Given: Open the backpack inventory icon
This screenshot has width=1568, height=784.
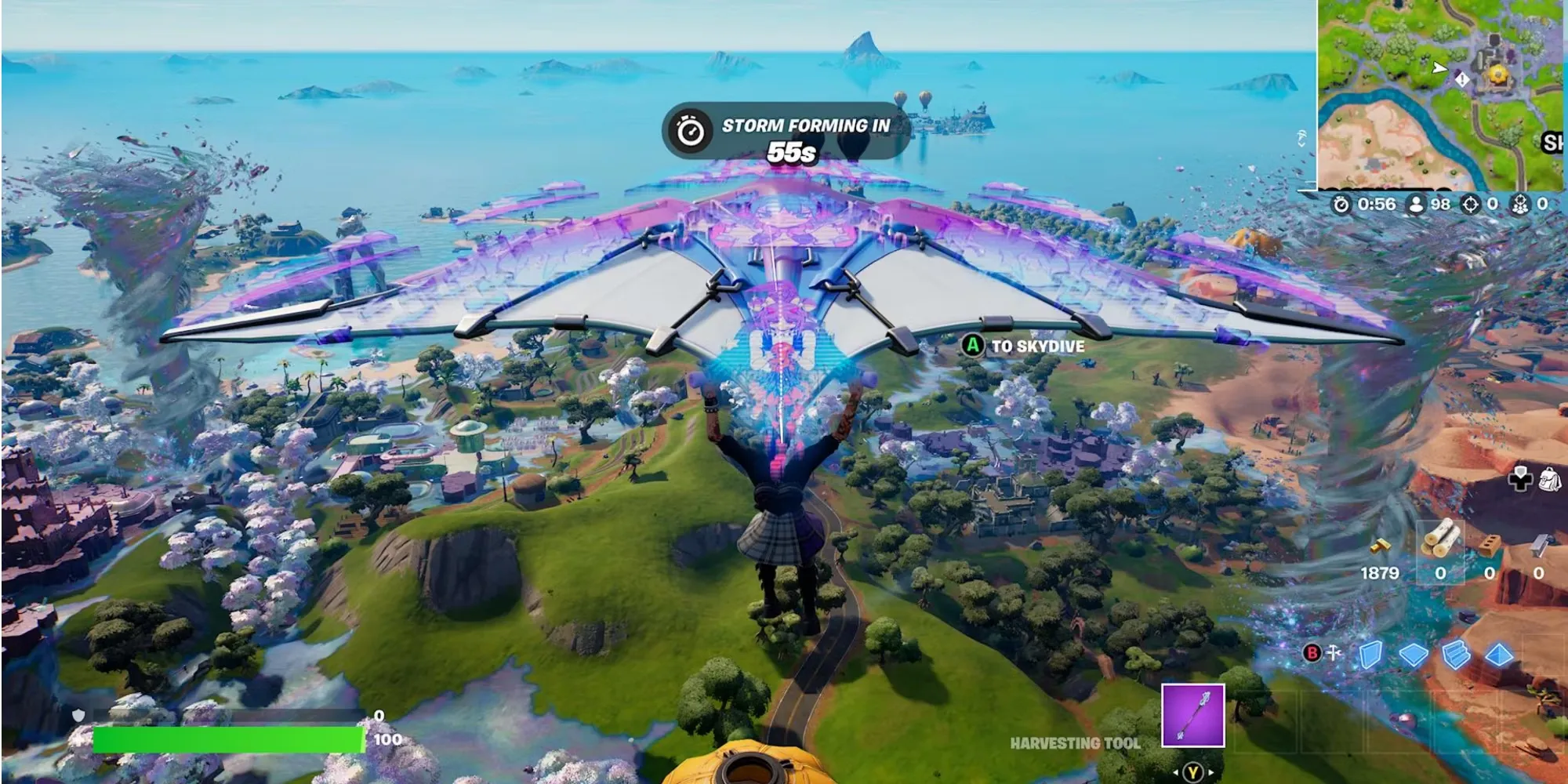Looking at the screenshot, I should pos(1549,479).
